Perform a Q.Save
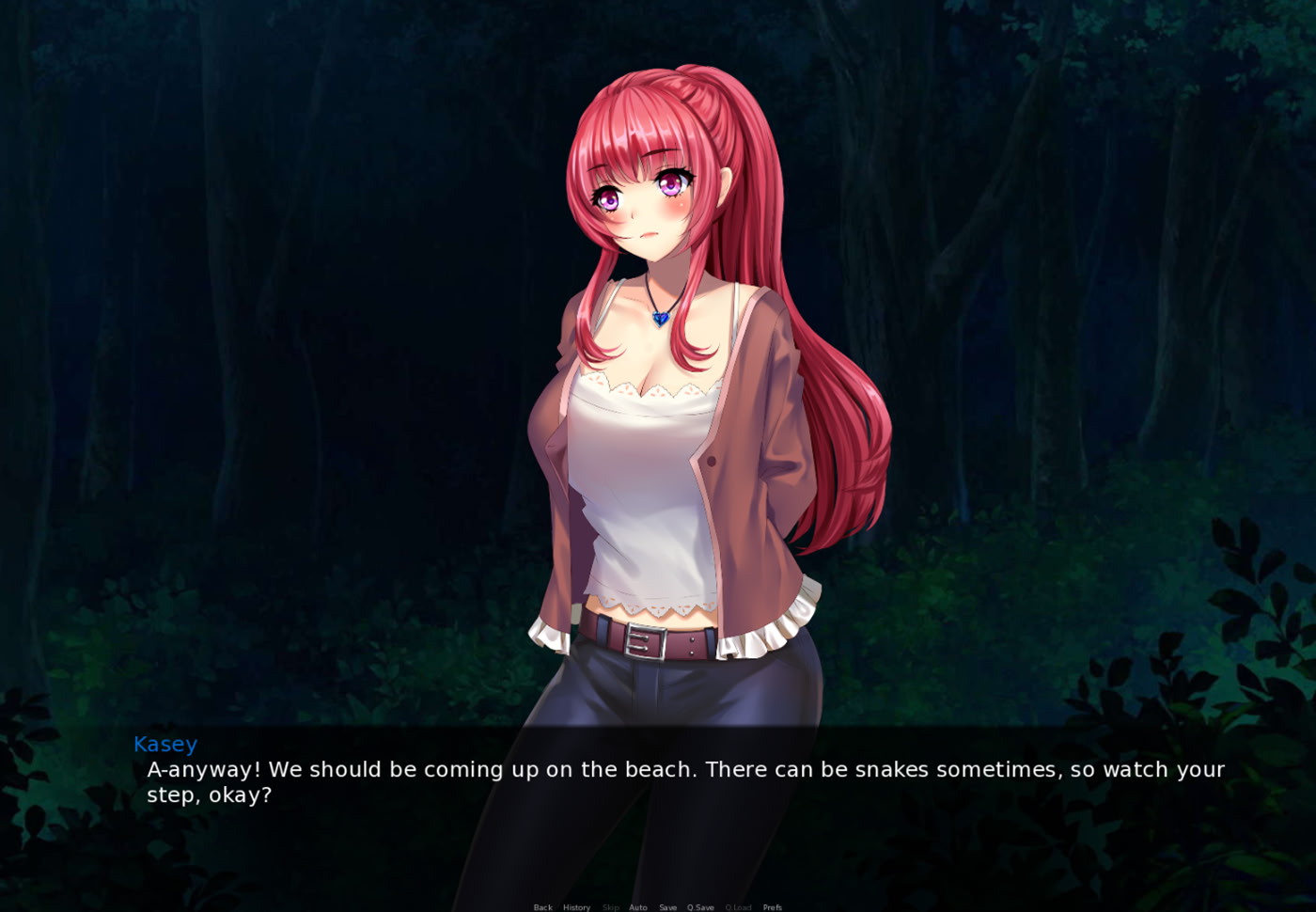 click(x=700, y=907)
